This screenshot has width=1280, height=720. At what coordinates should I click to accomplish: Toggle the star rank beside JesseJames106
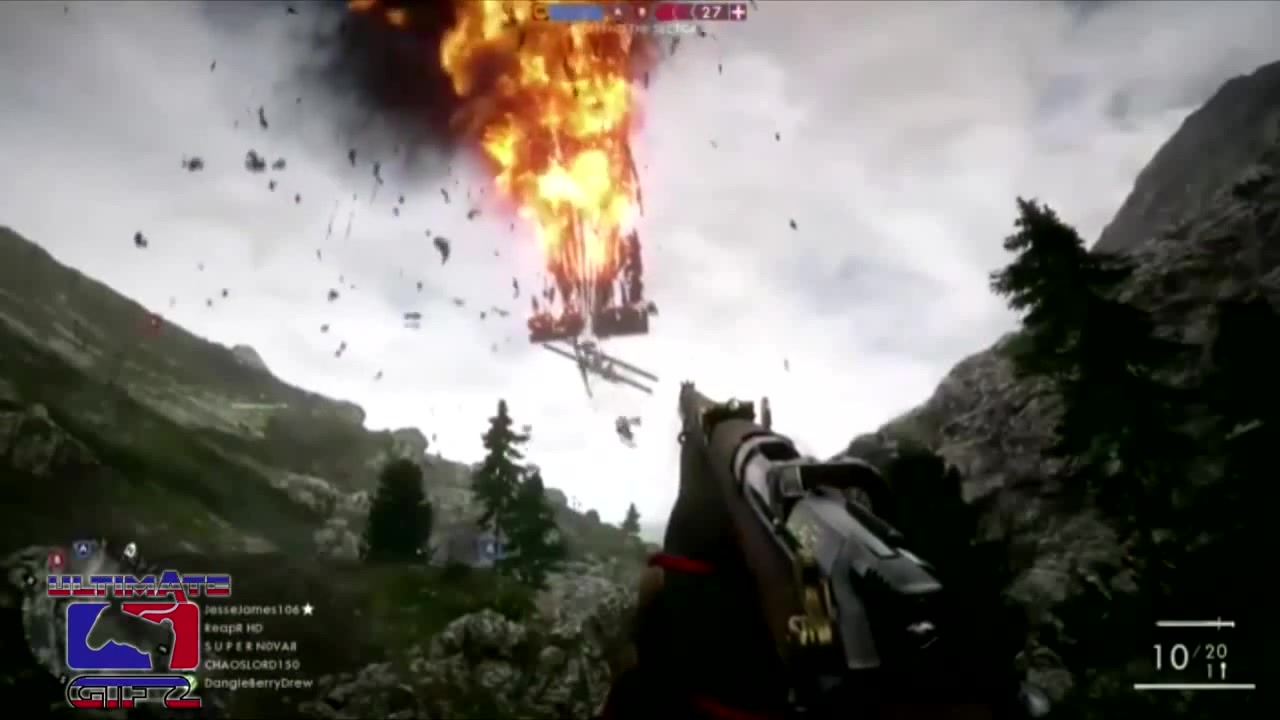pyautogui.click(x=306, y=608)
